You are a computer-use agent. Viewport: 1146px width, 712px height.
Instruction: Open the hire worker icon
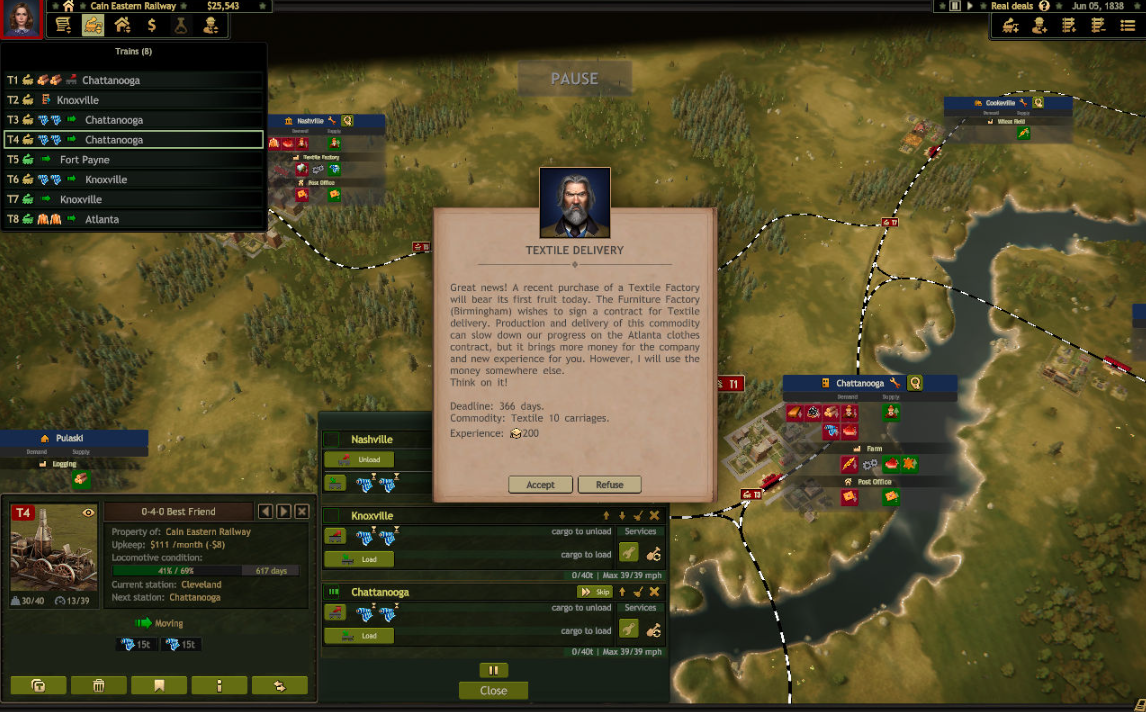click(x=1039, y=27)
